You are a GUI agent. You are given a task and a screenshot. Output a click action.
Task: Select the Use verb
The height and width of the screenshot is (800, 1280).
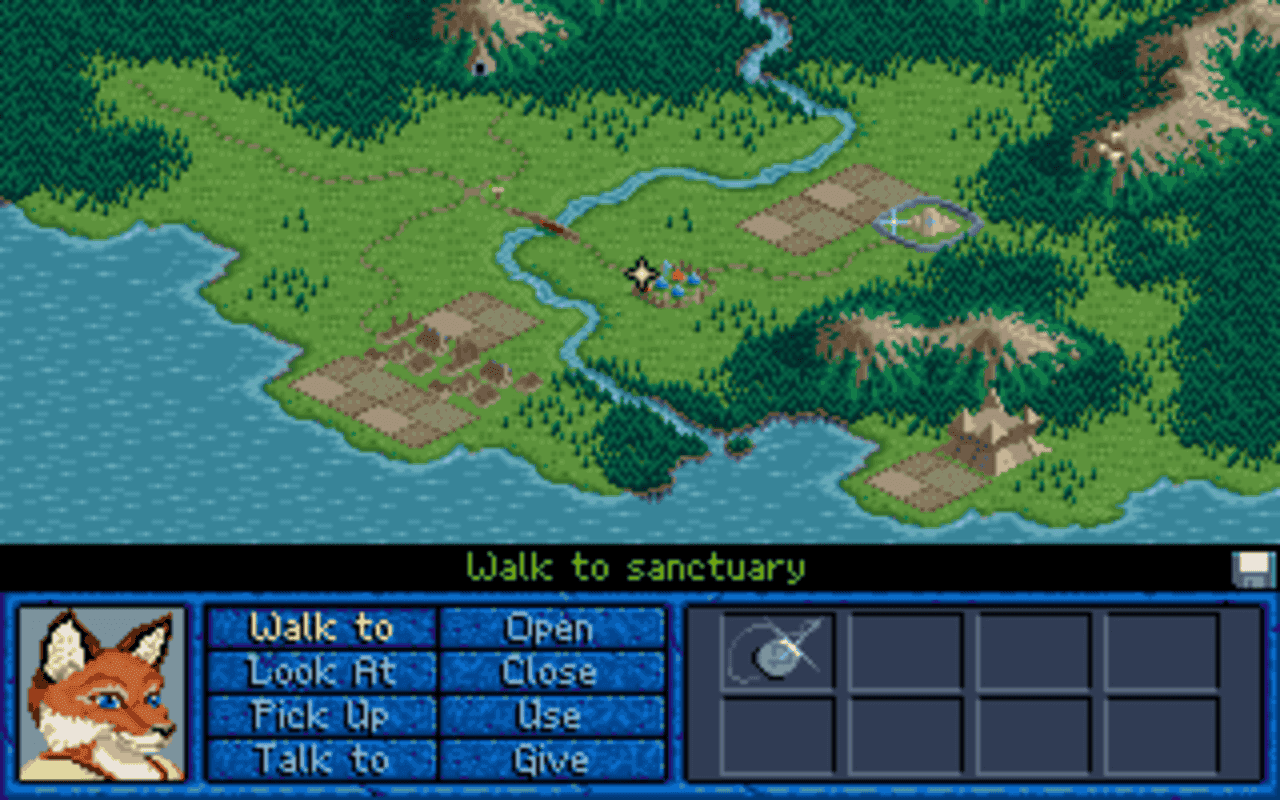point(552,716)
